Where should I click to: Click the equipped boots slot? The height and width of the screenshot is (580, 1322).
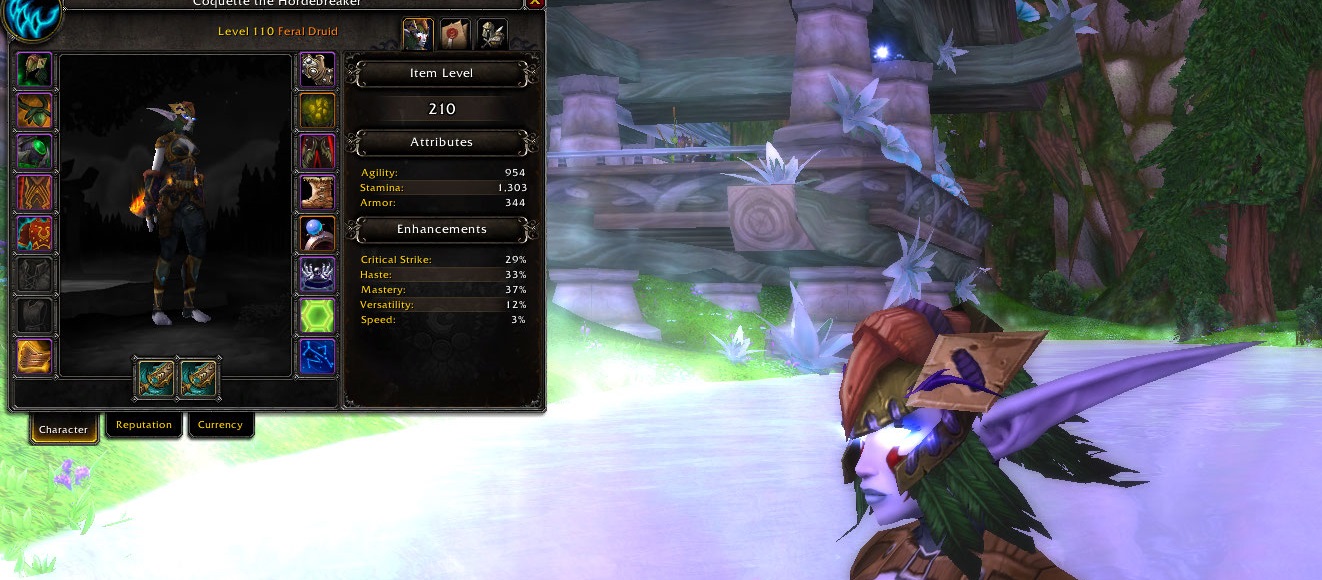[318, 193]
